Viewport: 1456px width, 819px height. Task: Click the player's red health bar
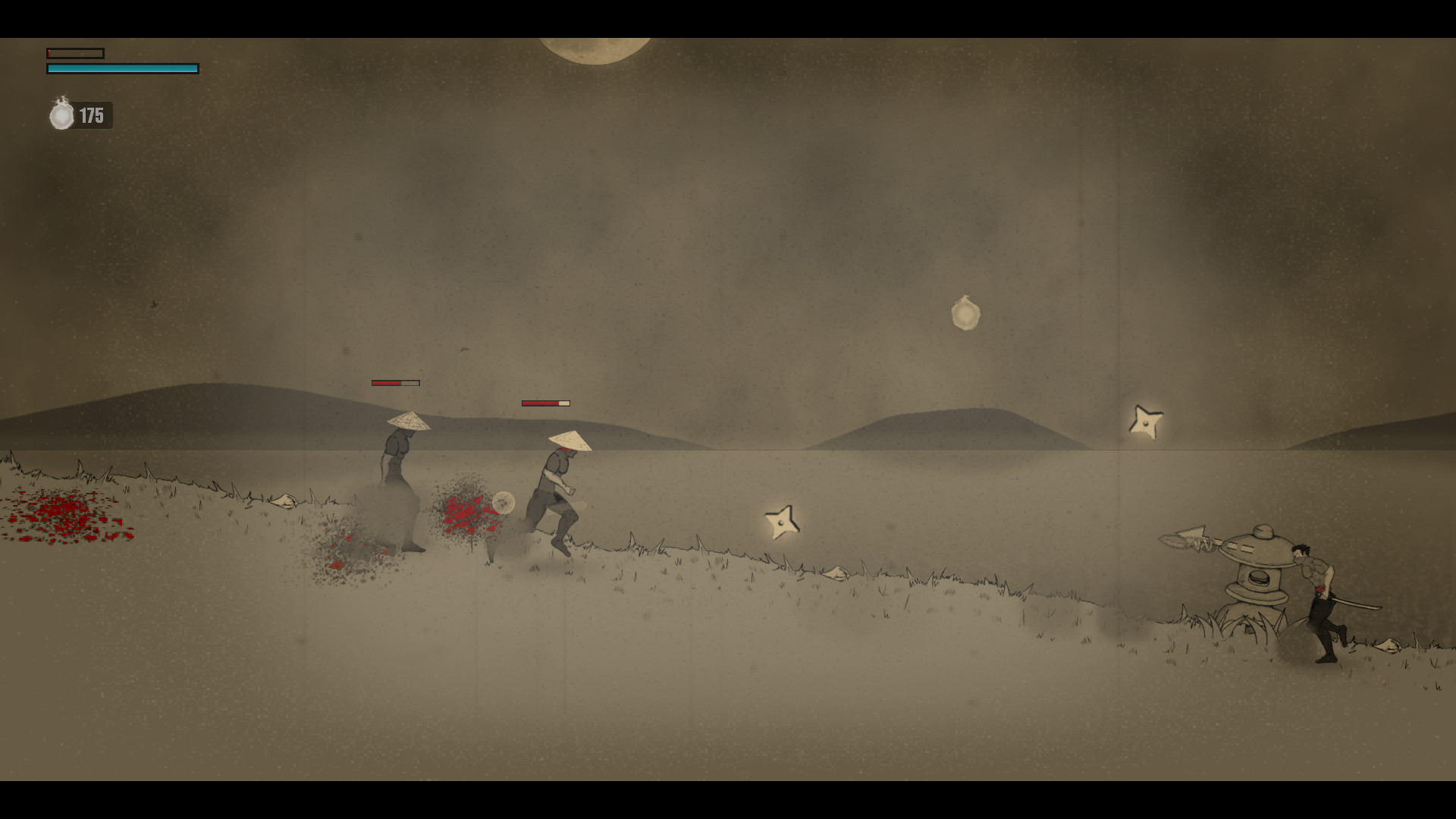74,53
